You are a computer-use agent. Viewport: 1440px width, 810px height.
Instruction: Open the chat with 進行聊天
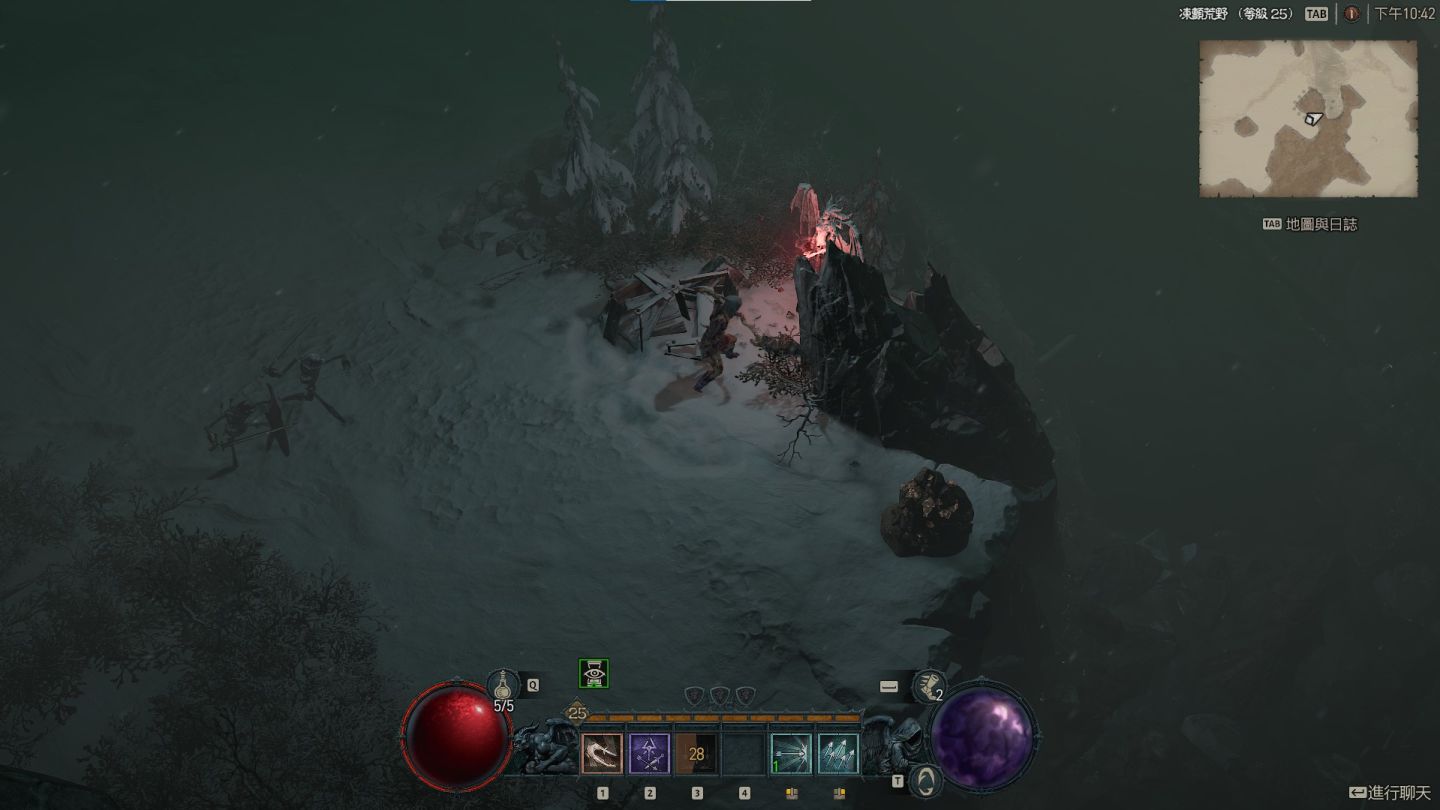point(1390,793)
